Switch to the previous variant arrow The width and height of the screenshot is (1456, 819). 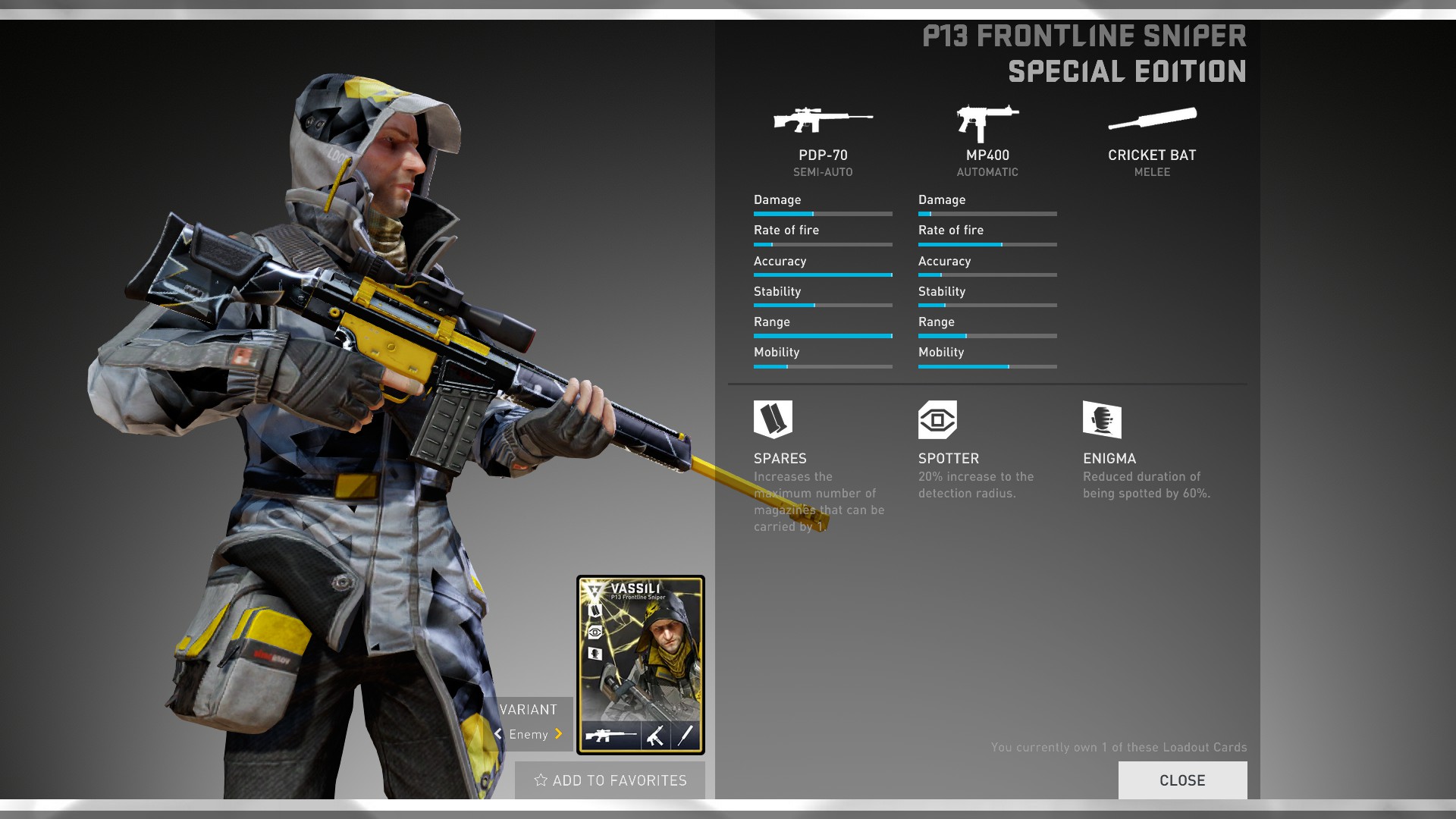point(498,734)
